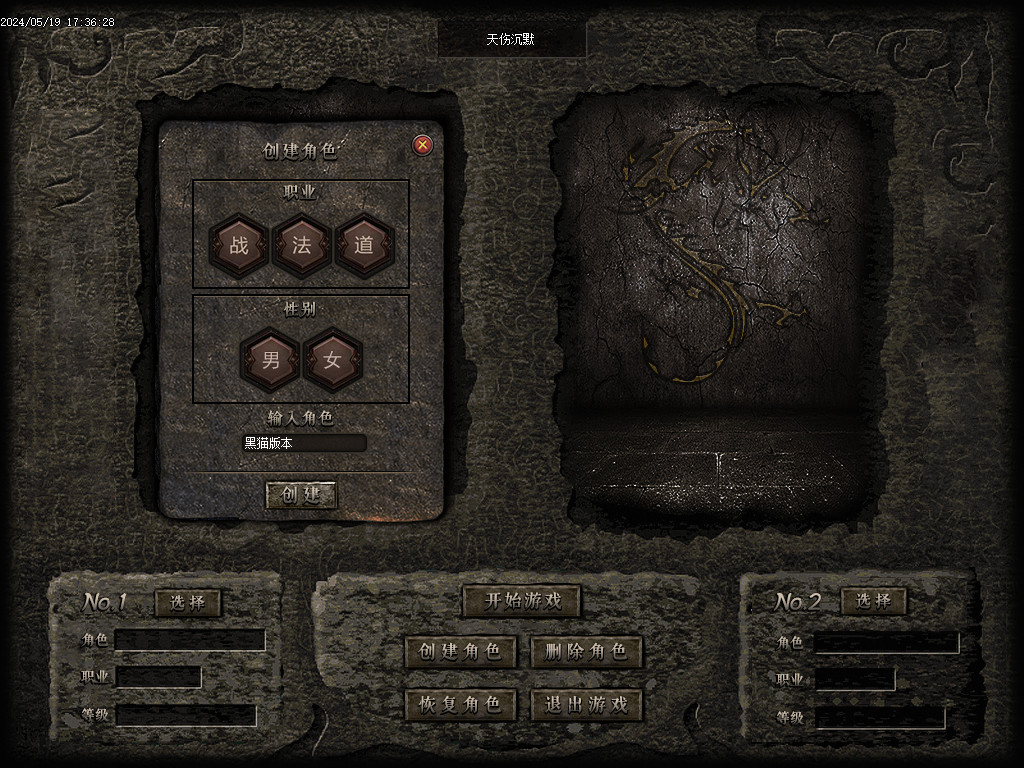This screenshot has height=768, width=1024.
Task: Select the 法 mage class
Action: [301, 245]
